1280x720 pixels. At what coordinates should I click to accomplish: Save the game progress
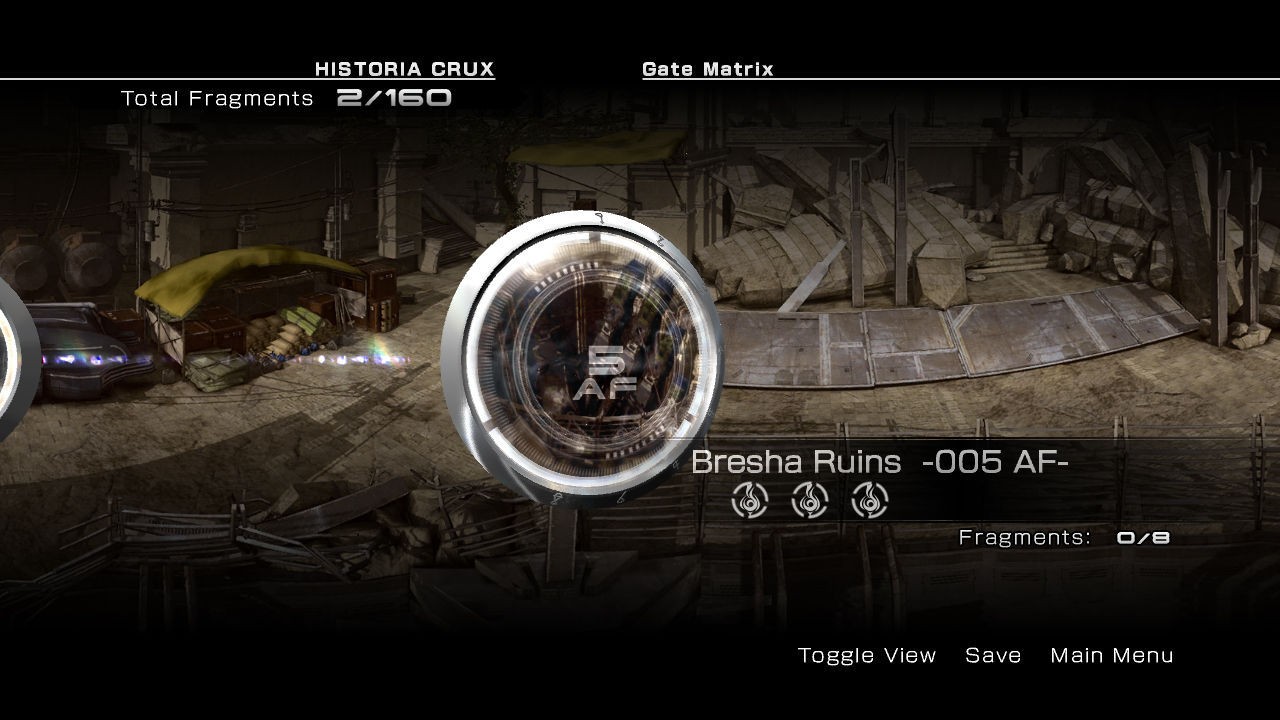click(993, 655)
